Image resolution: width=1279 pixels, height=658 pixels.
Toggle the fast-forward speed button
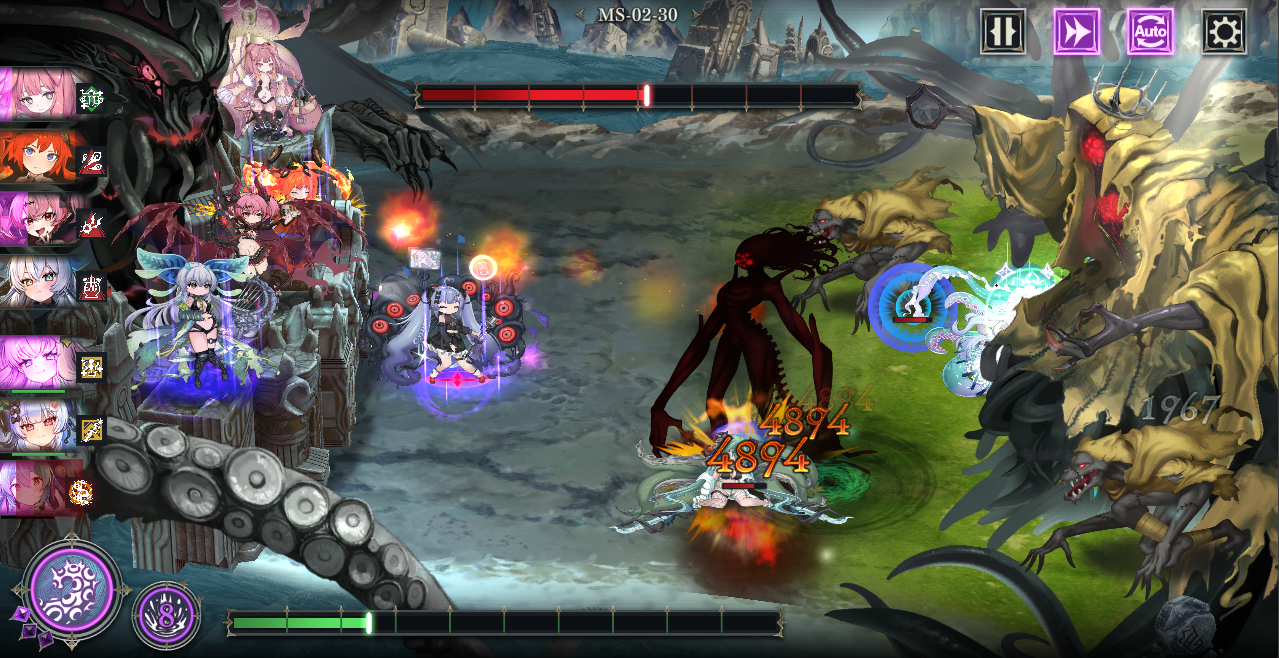click(1076, 33)
